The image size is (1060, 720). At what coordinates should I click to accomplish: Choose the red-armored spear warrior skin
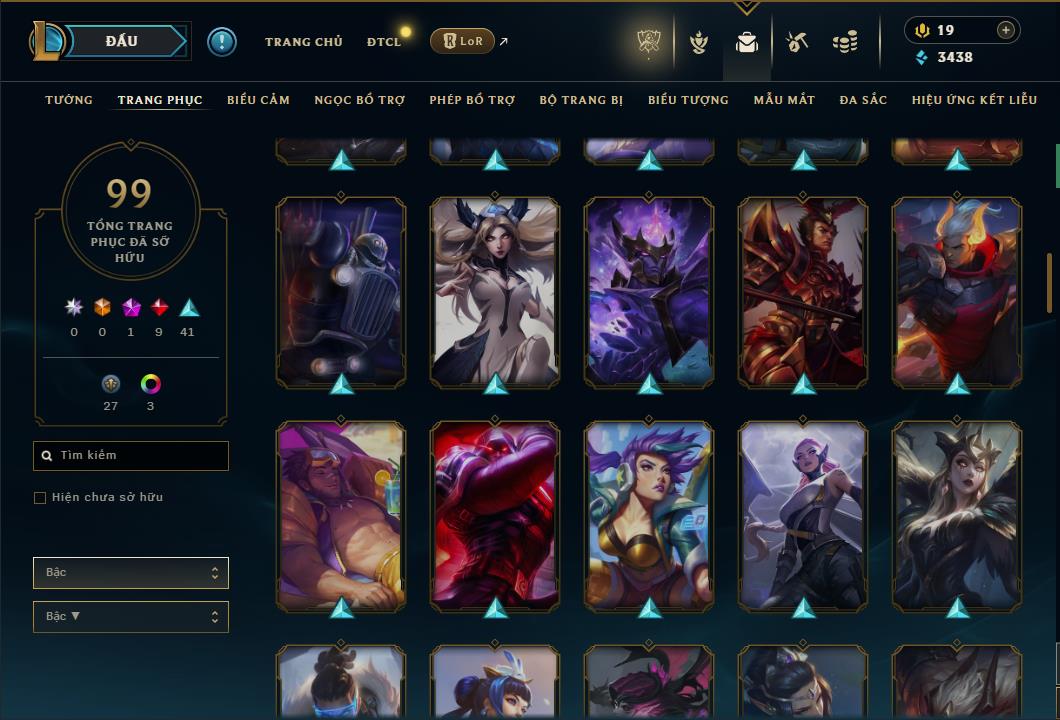click(803, 291)
